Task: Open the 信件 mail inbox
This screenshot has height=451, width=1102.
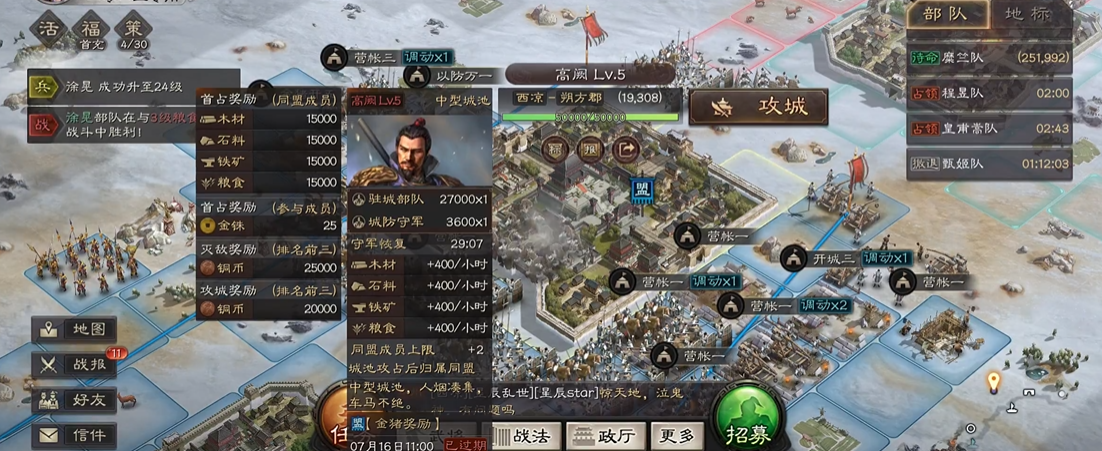Action: (74, 435)
